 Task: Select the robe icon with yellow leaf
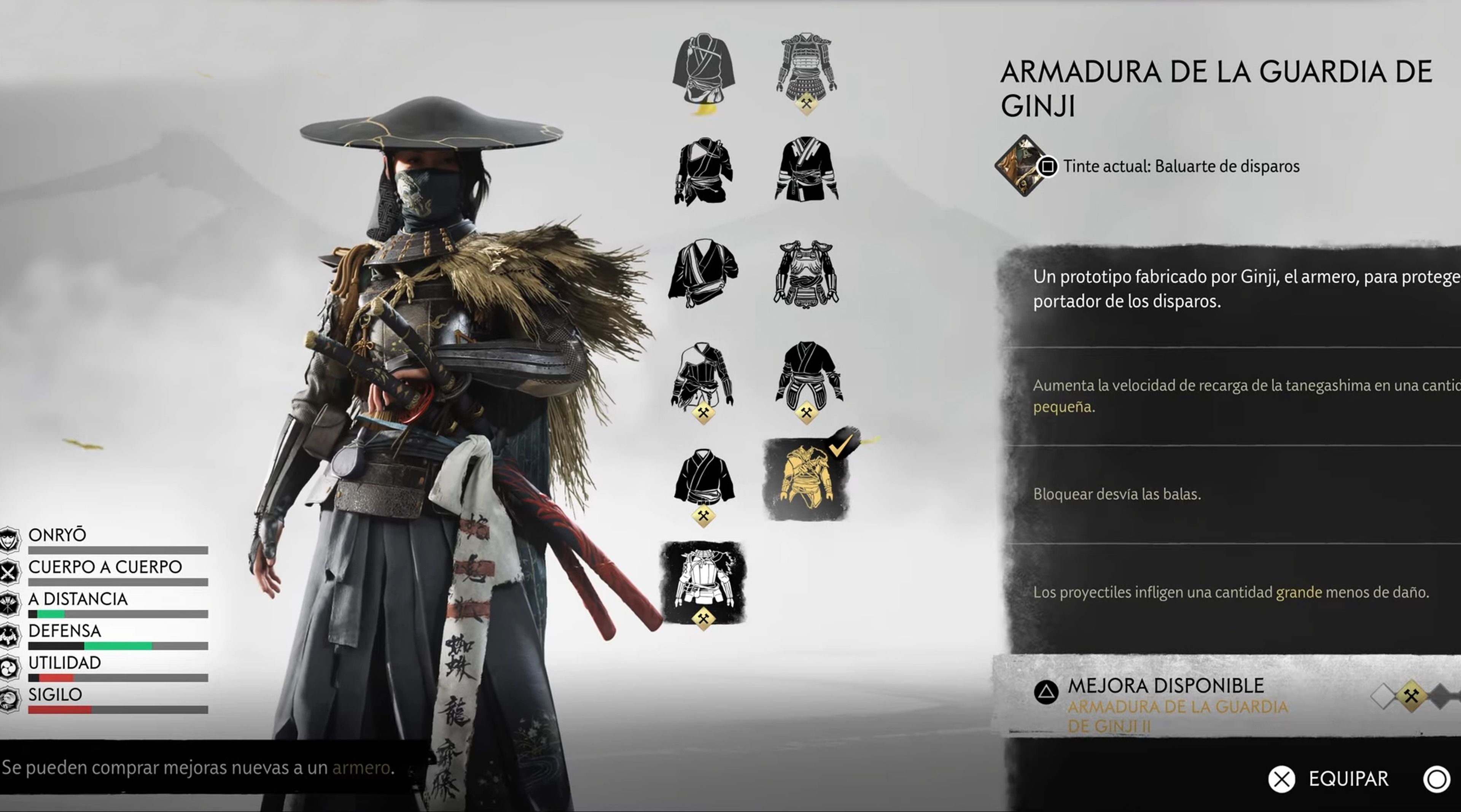[703, 71]
